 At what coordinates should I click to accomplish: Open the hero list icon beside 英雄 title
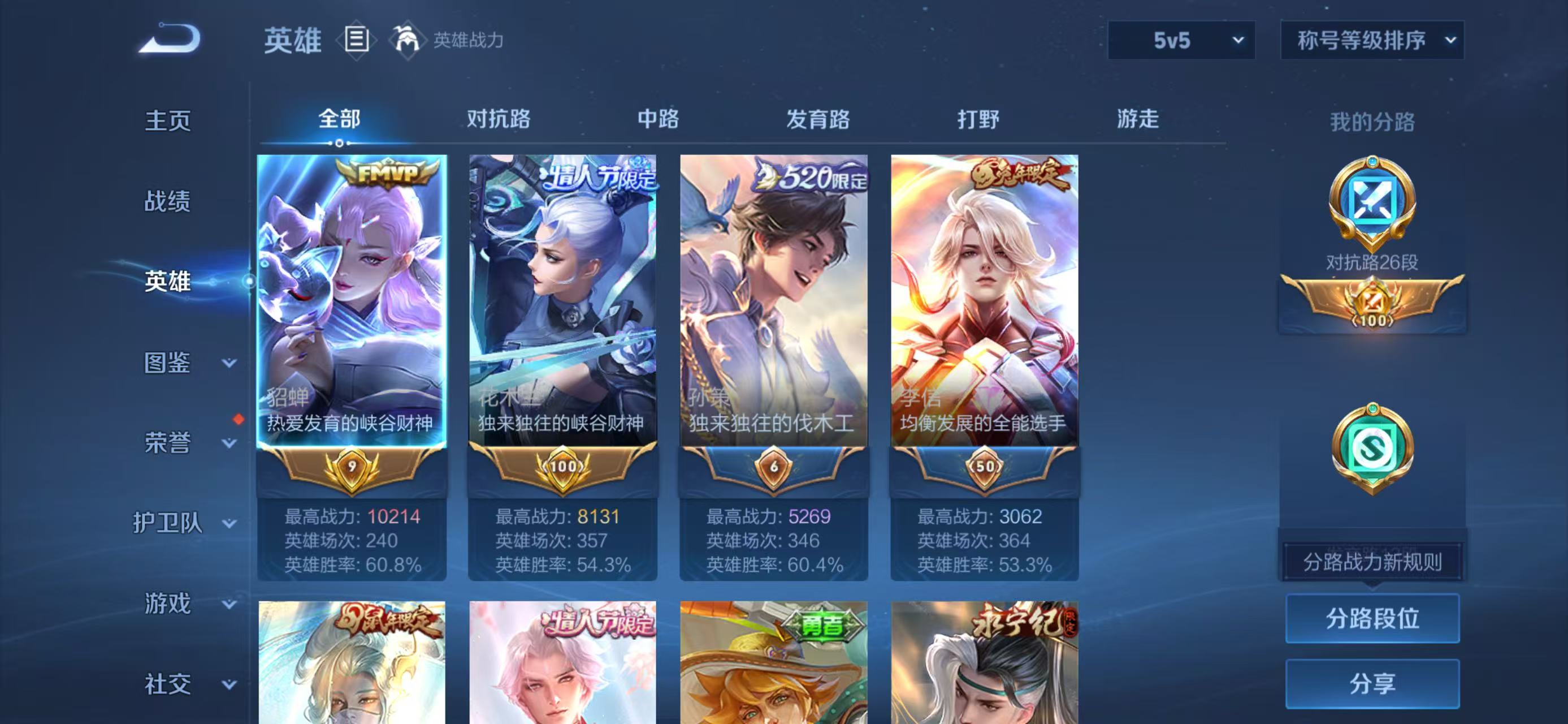pos(358,41)
